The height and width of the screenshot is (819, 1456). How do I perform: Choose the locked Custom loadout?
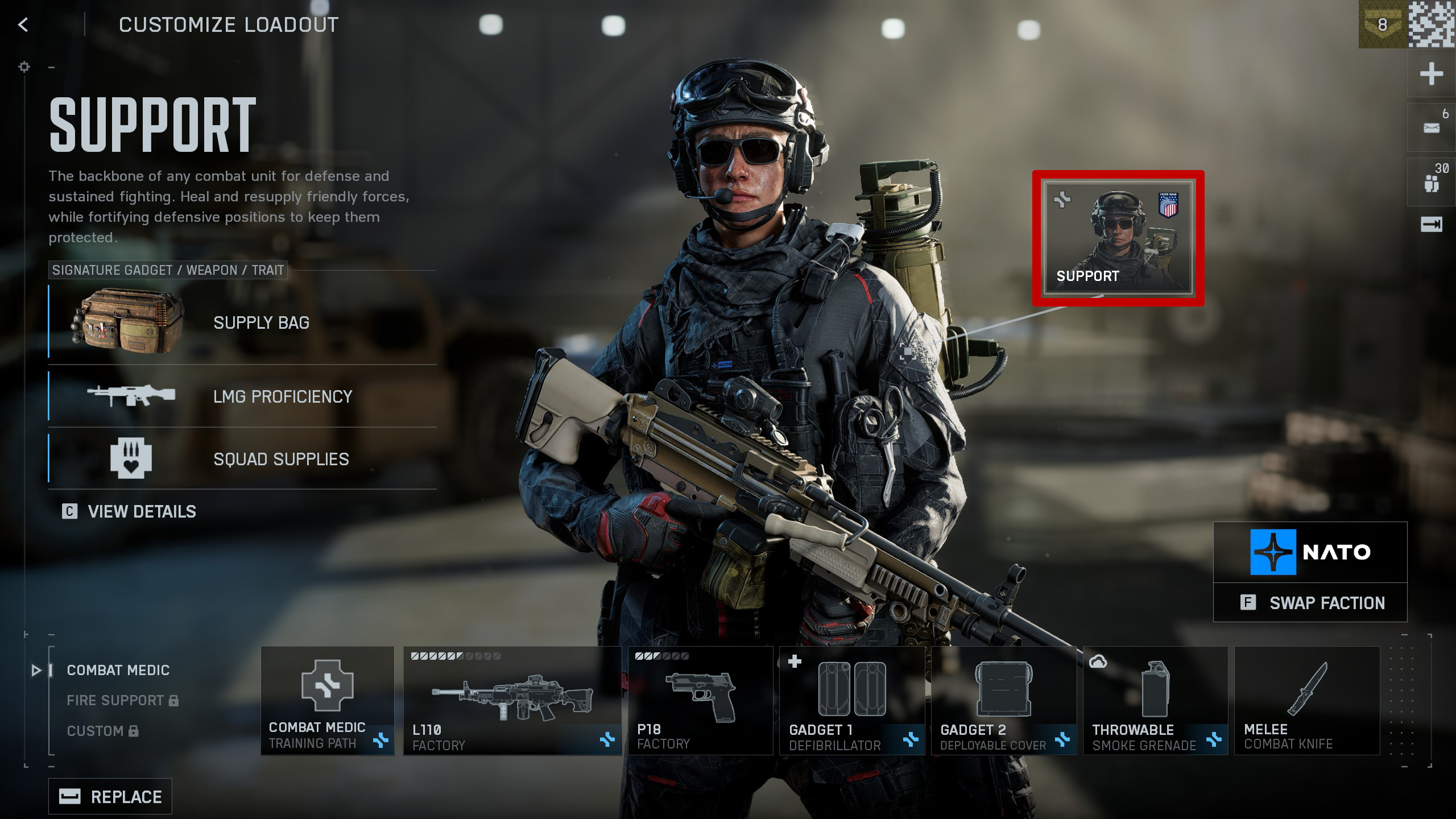102,731
